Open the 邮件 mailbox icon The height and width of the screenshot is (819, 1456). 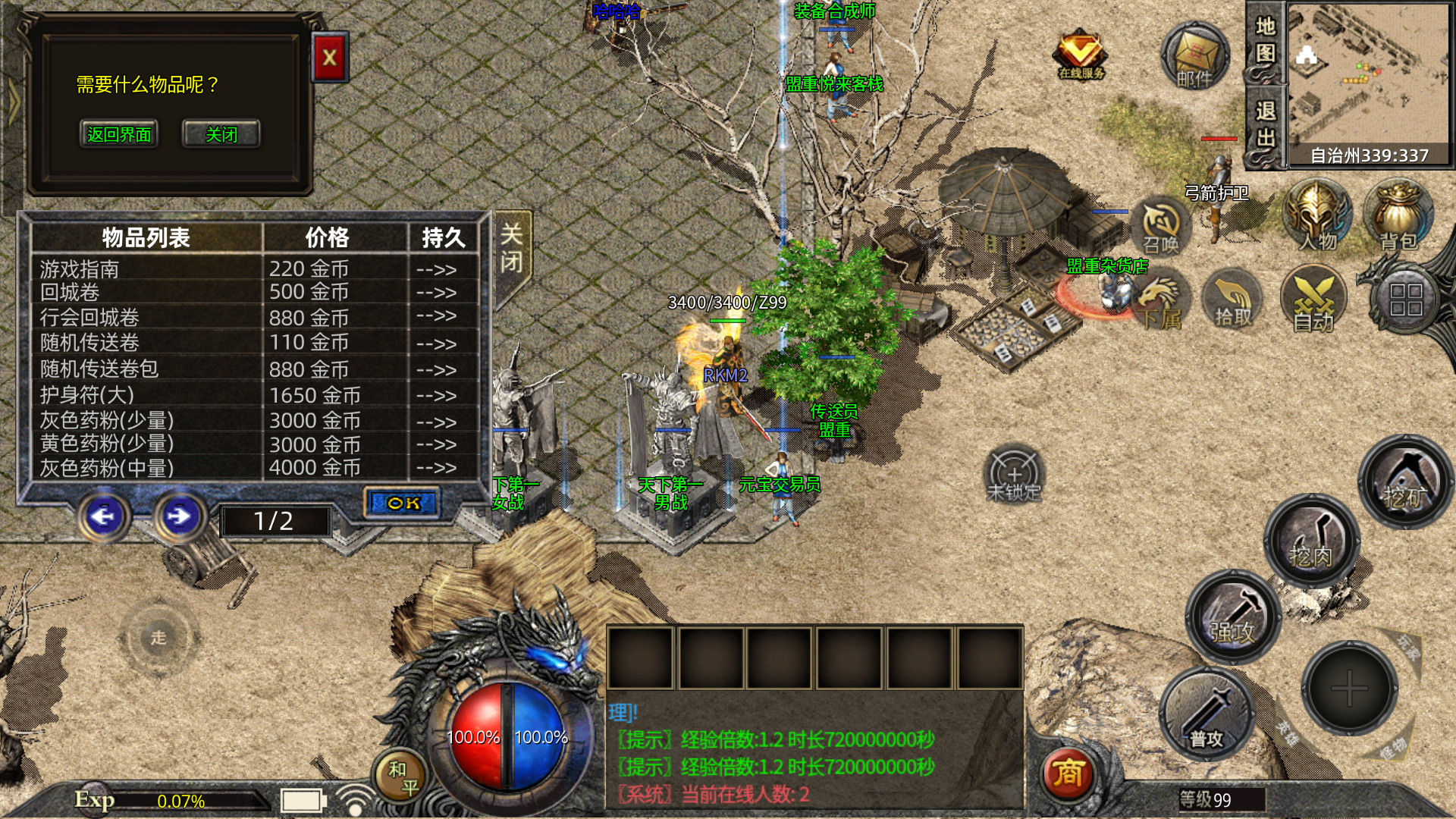[x=1194, y=57]
